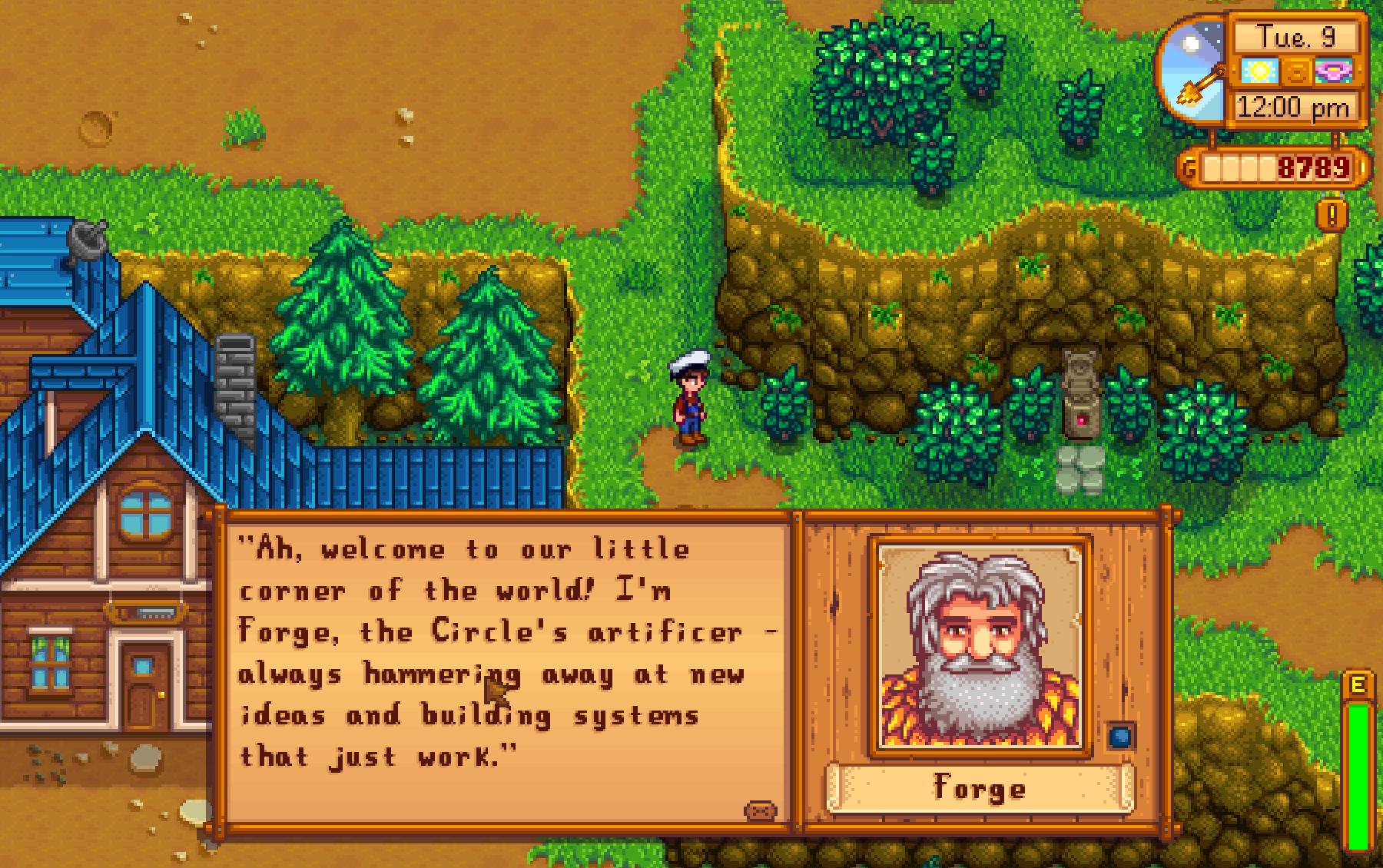Click the pink flower season icon

point(1334,72)
